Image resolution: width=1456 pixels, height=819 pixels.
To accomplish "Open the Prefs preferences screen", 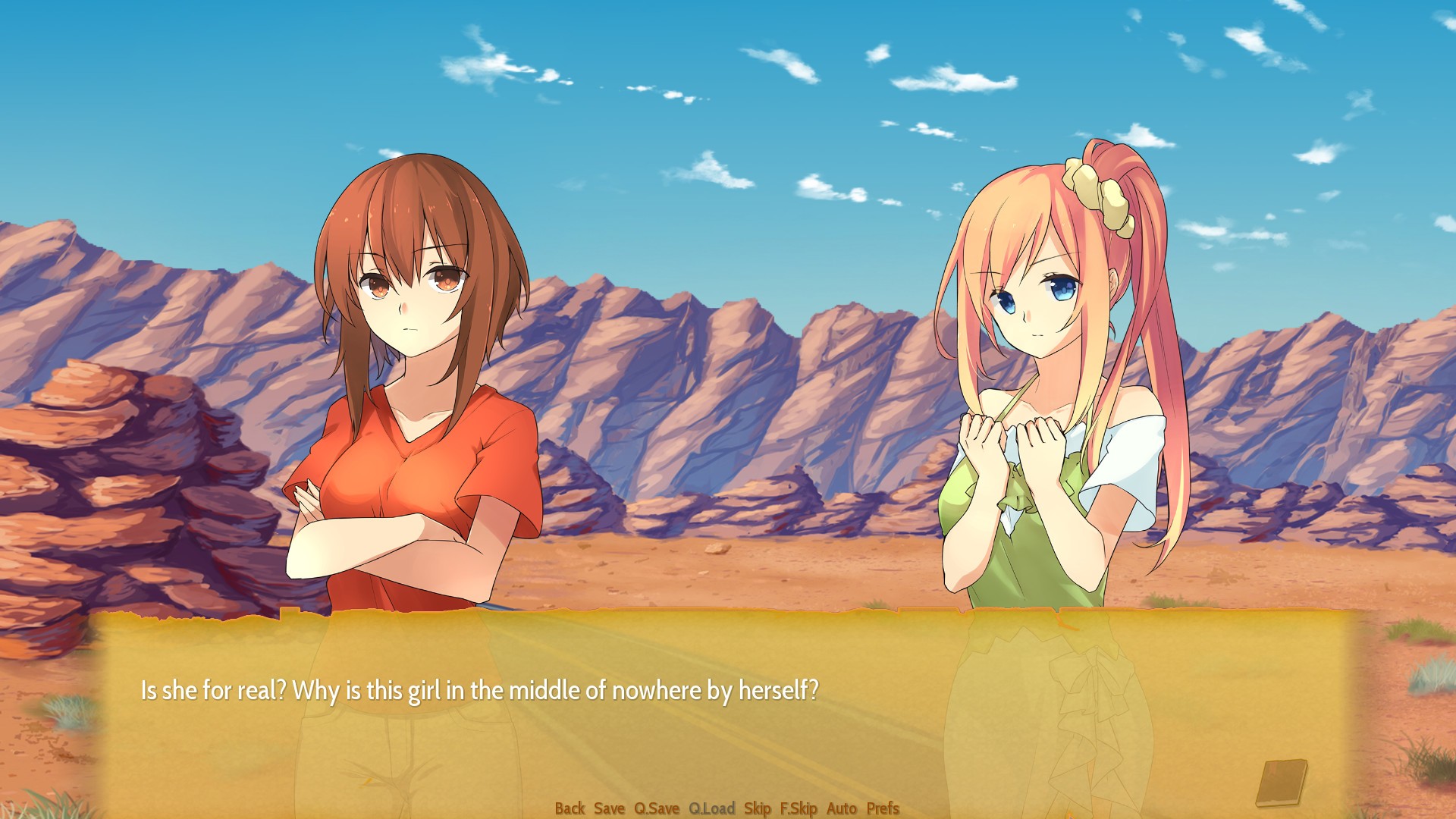I will point(882,808).
